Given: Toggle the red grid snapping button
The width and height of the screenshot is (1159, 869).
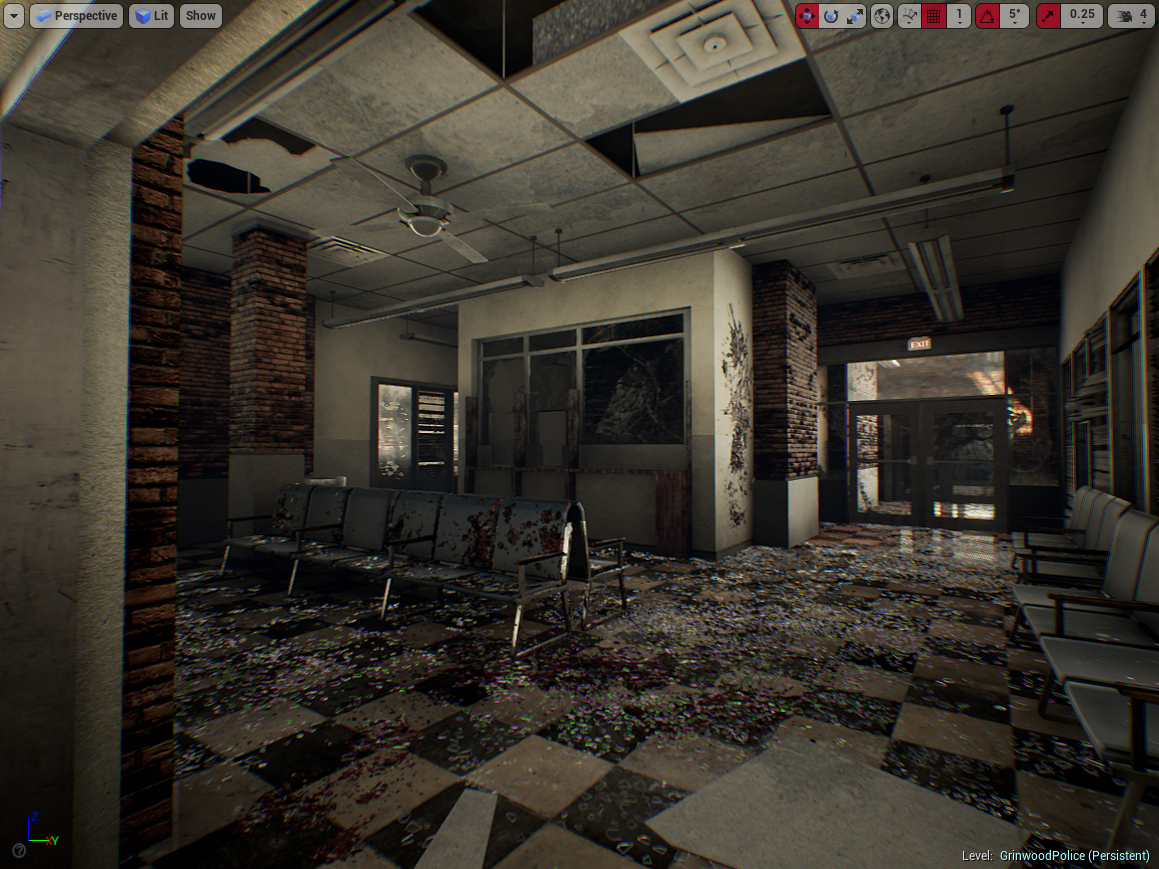Looking at the screenshot, I should (934, 15).
